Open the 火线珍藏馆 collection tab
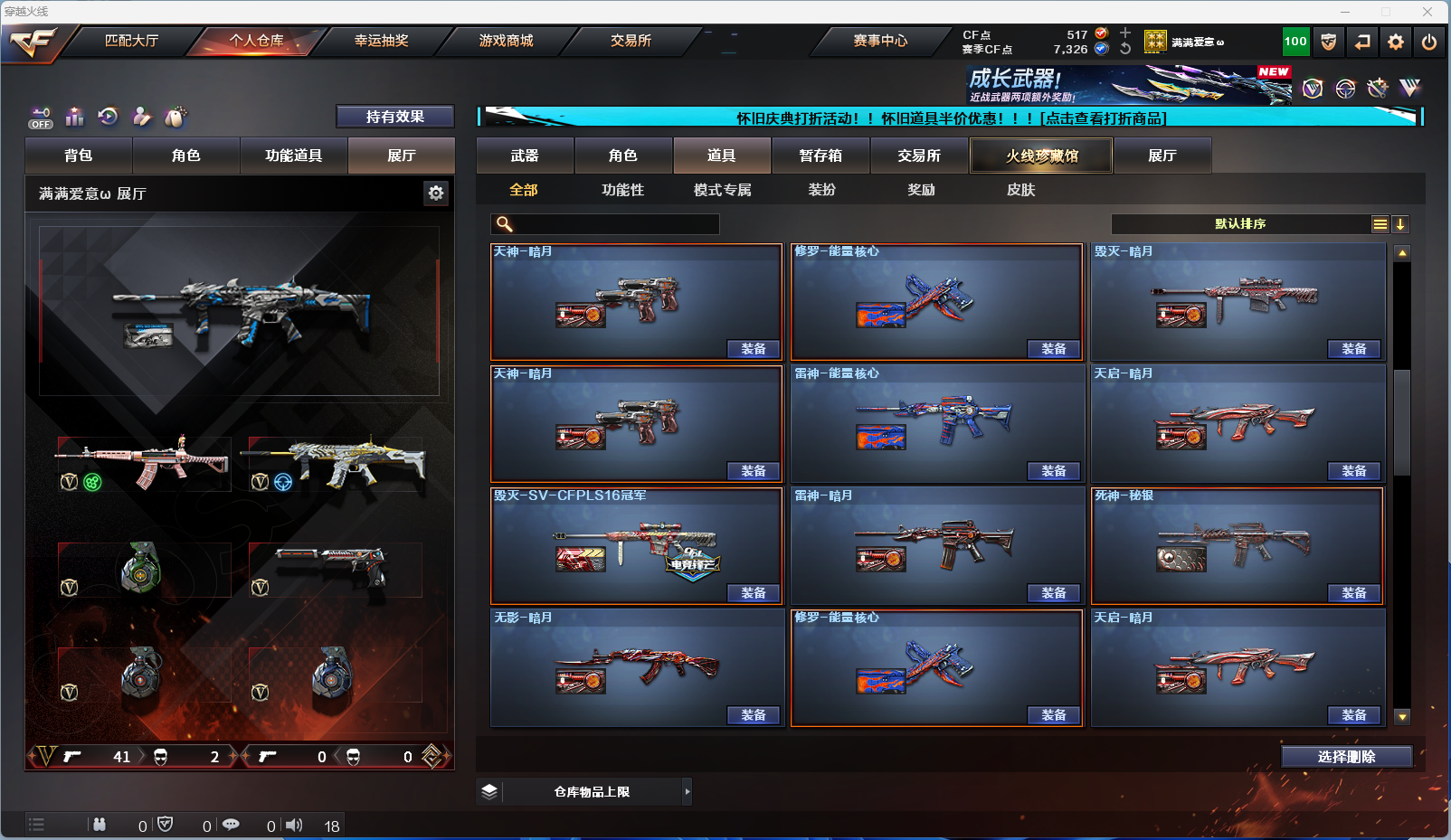This screenshot has height=840, width=1451. (x=1041, y=156)
